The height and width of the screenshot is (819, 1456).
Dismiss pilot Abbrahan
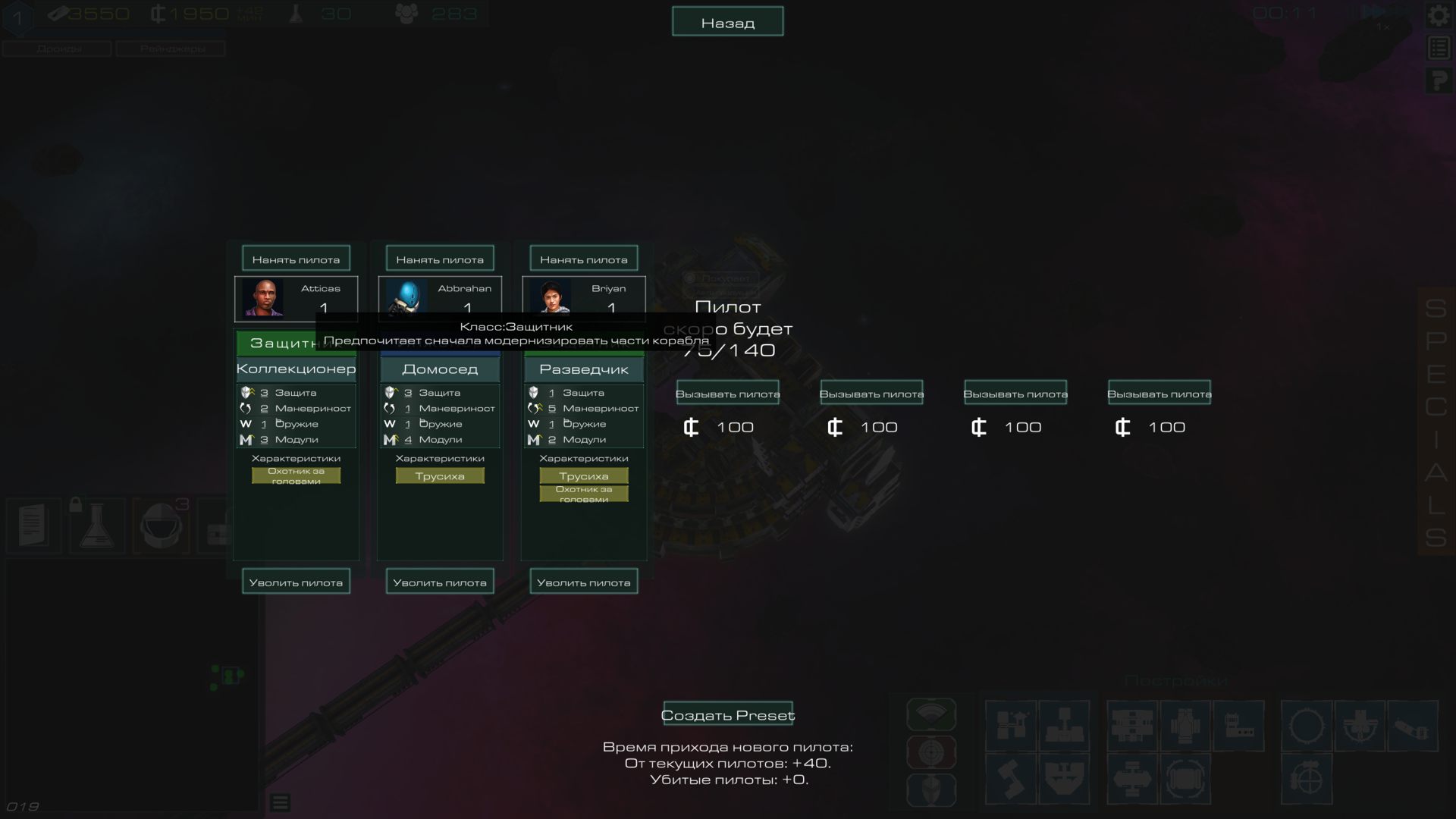click(440, 582)
